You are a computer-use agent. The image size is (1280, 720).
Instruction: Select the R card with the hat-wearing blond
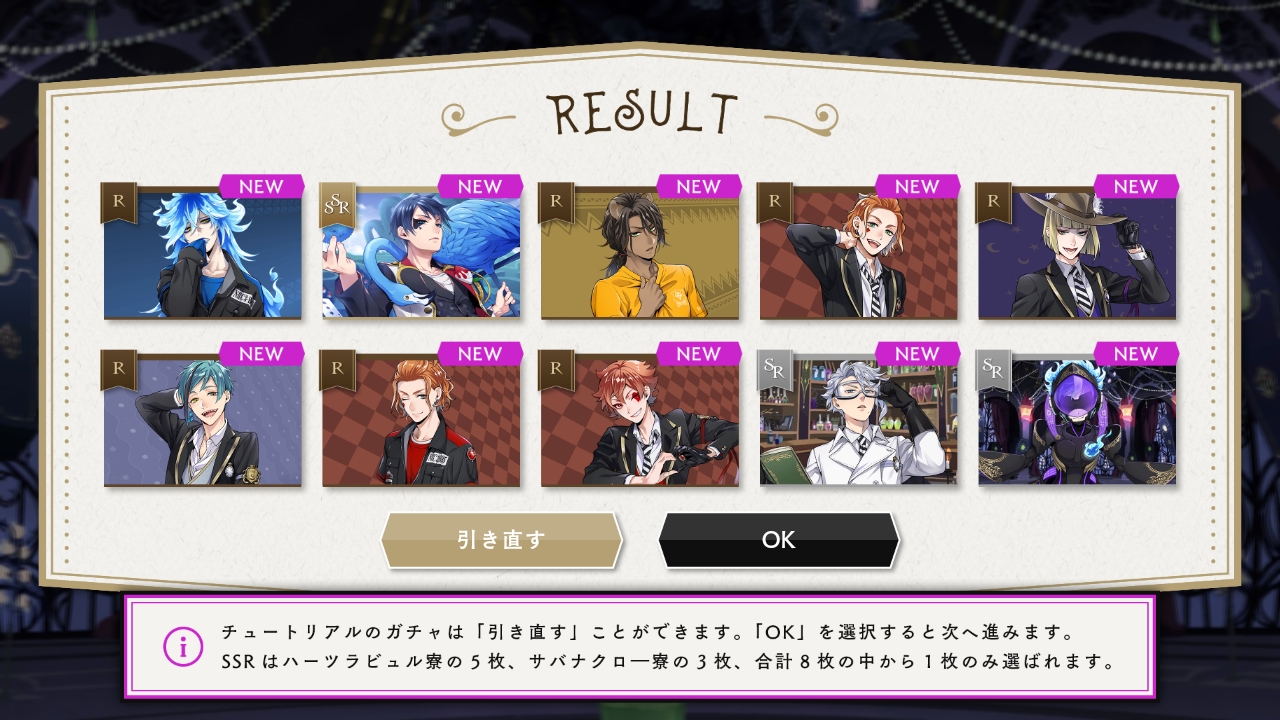(x=1077, y=254)
